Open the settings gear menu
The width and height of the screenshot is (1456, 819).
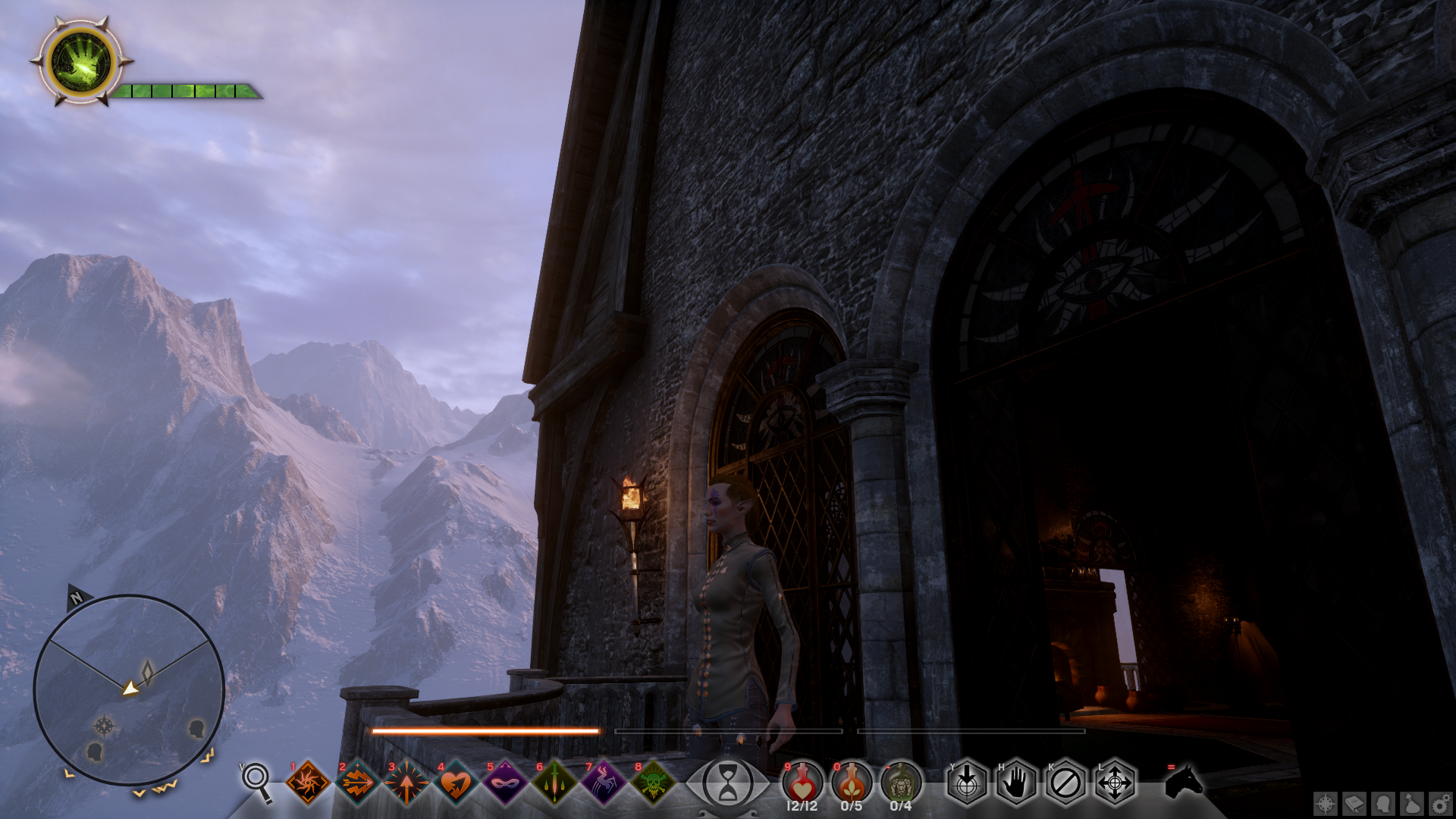pos(1440,804)
